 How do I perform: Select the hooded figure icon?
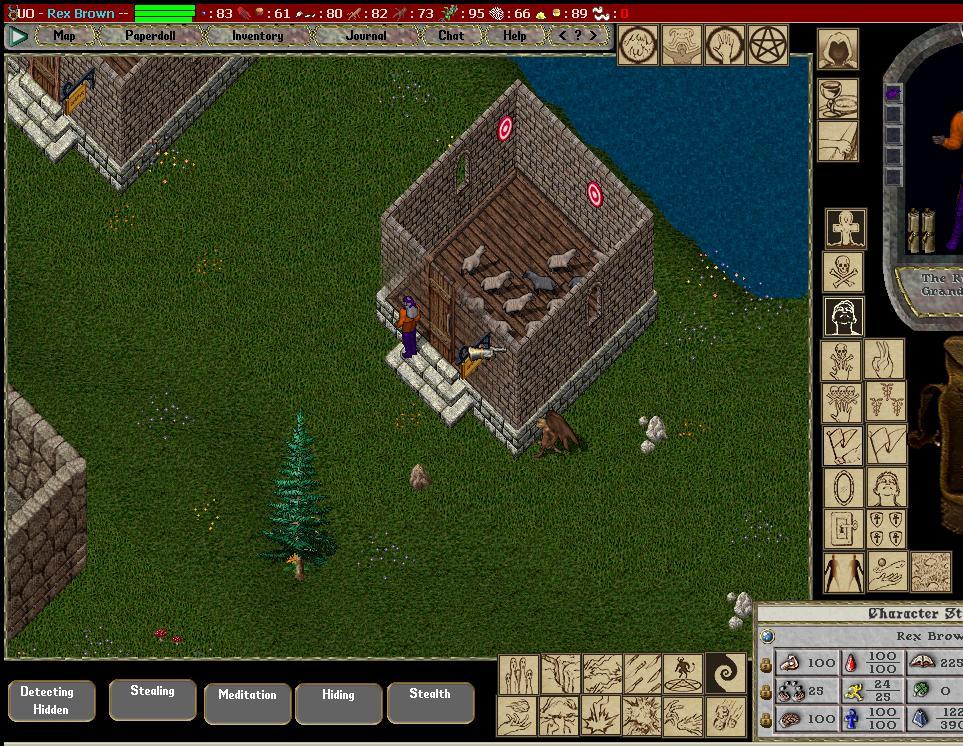pyautogui.click(x=837, y=48)
